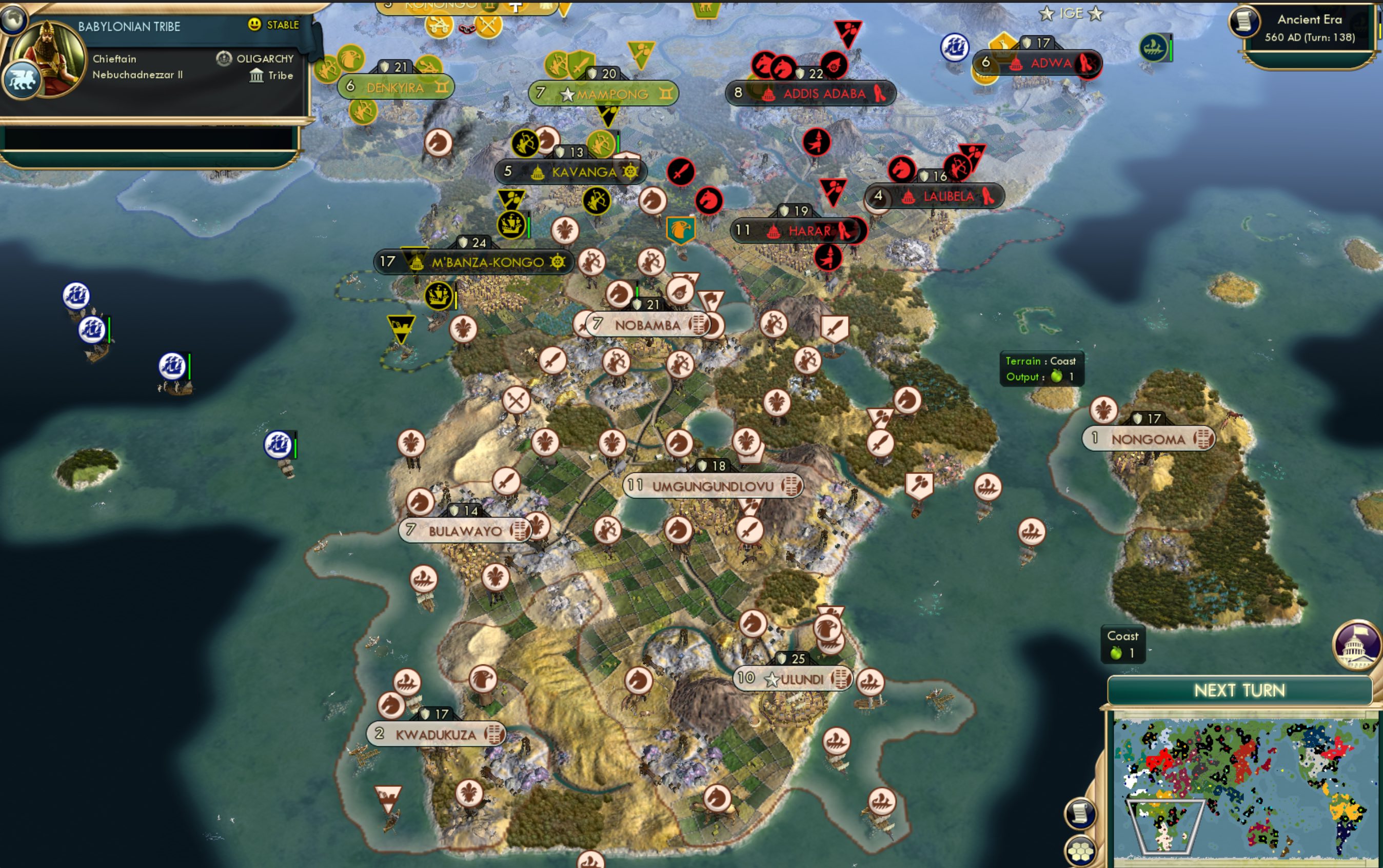Click the Babylonian winged lion civ emblem
This screenshot has width=1383, height=868.
pyautogui.click(x=21, y=81)
